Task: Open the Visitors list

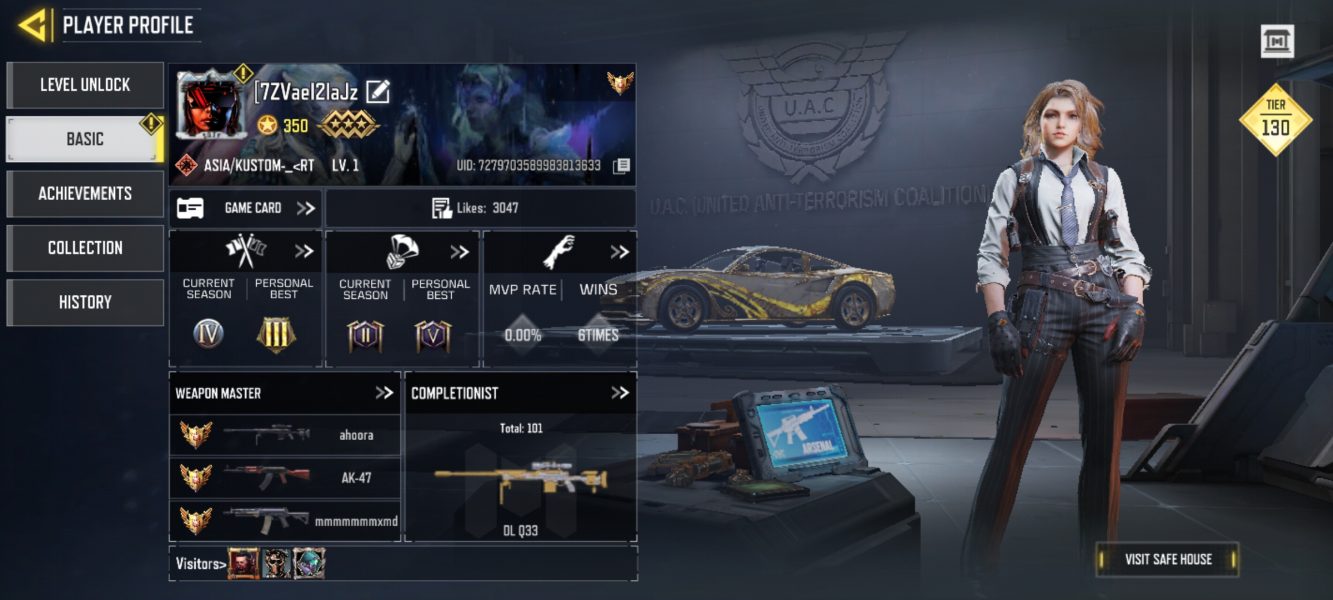Action: [199, 564]
